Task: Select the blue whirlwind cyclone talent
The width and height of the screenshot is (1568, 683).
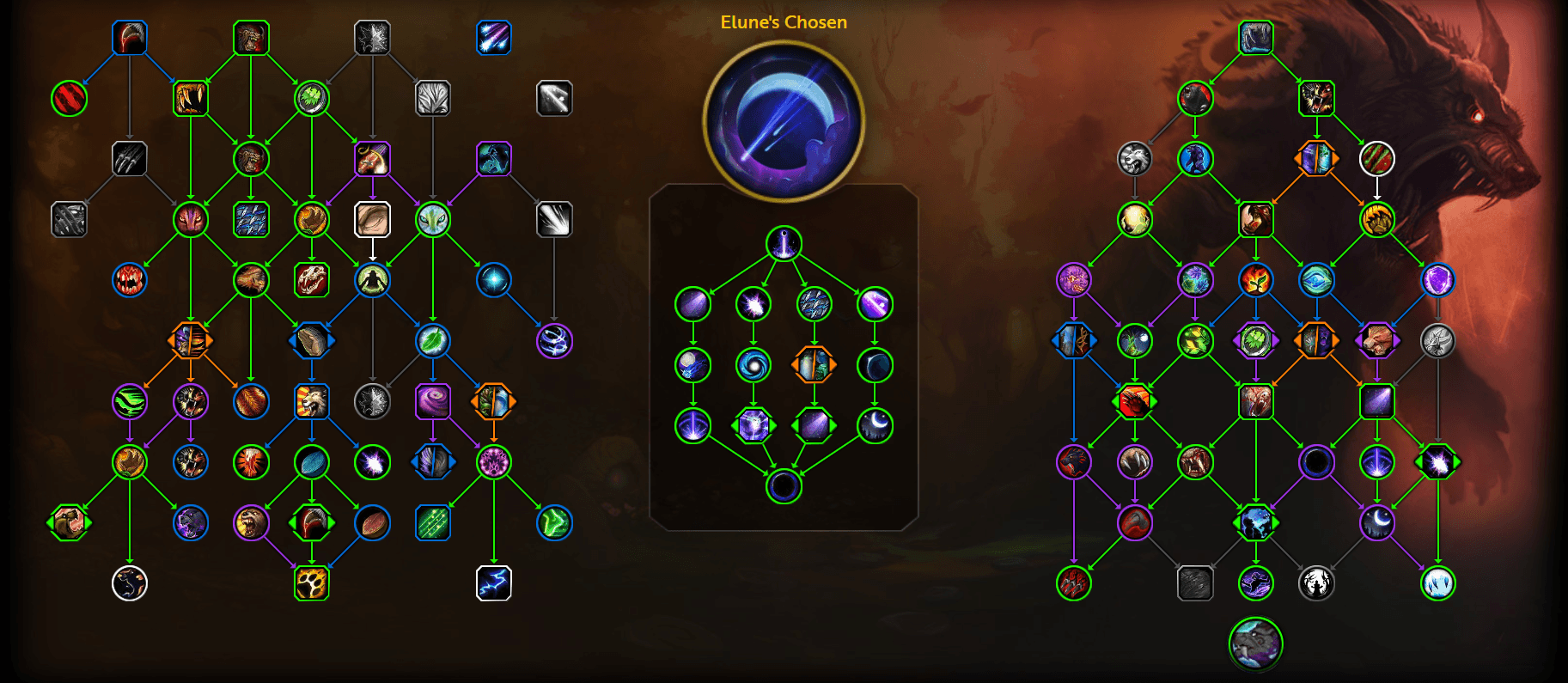Action: pos(554,341)
